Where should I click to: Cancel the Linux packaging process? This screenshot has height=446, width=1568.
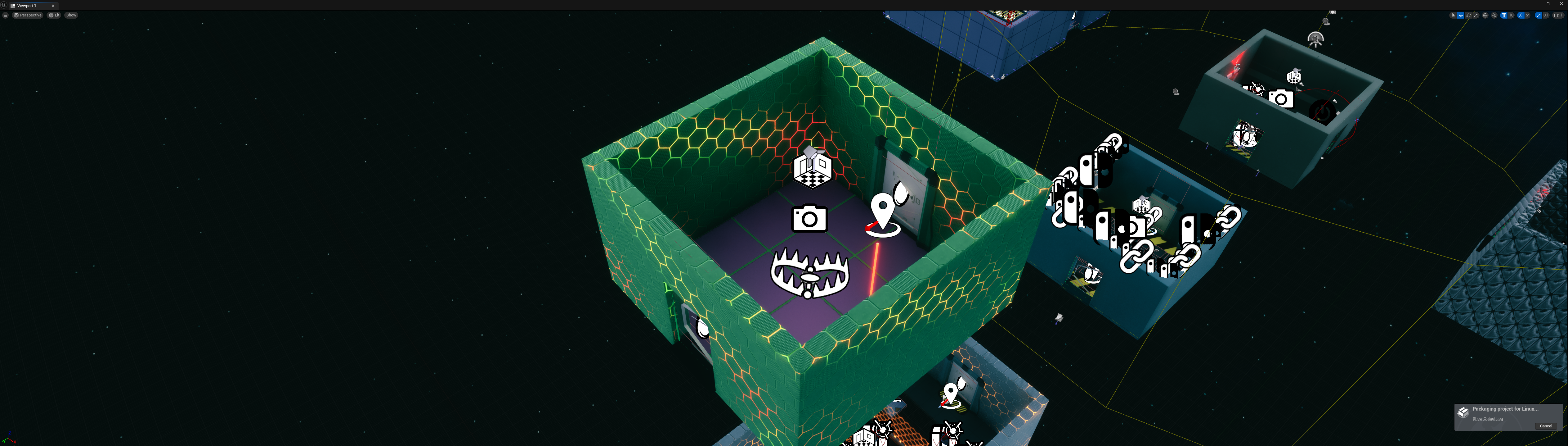click(1545, 426)
